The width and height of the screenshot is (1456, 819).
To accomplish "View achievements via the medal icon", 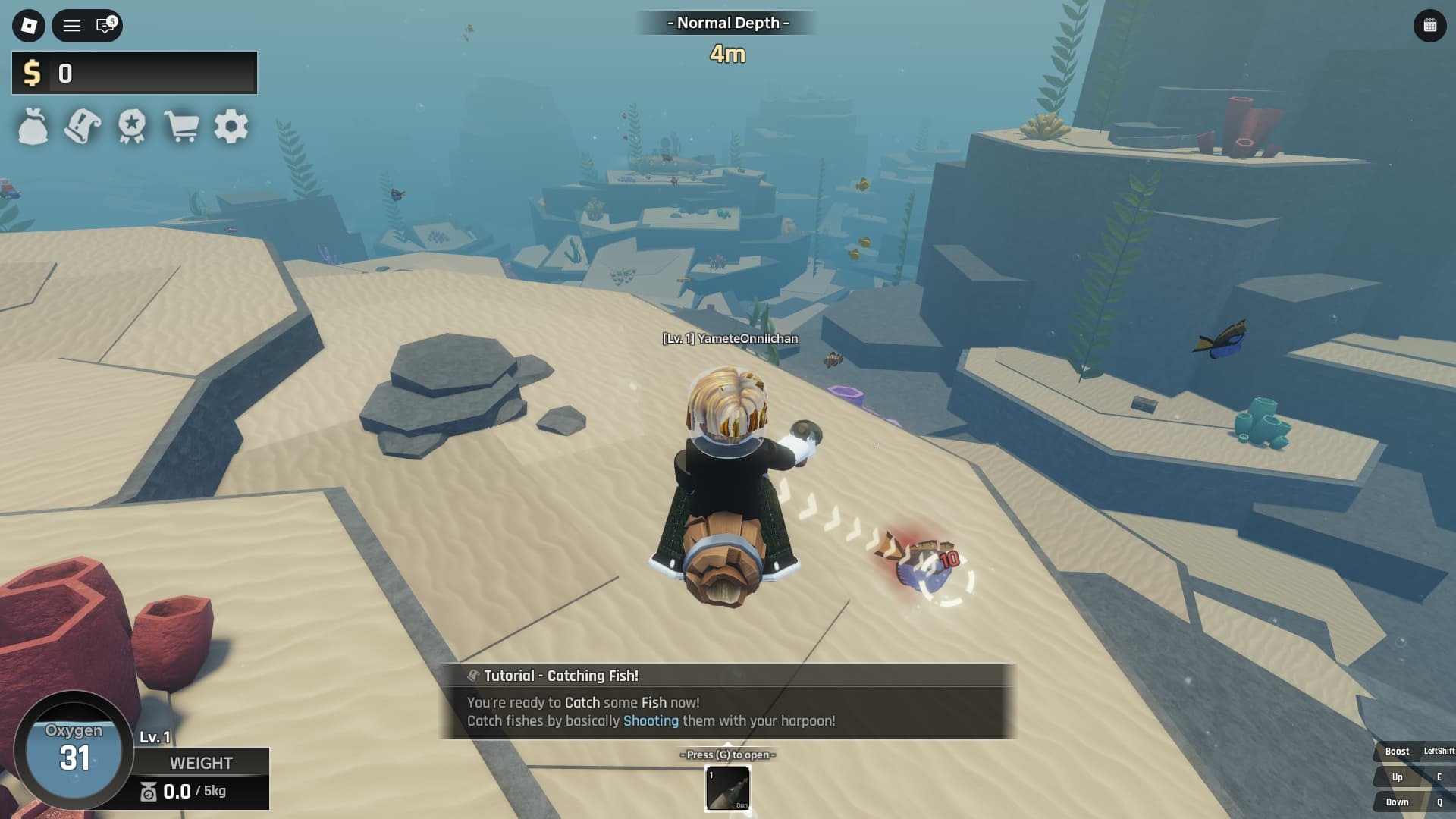I will pyautogui.click(x=131, y=127).
